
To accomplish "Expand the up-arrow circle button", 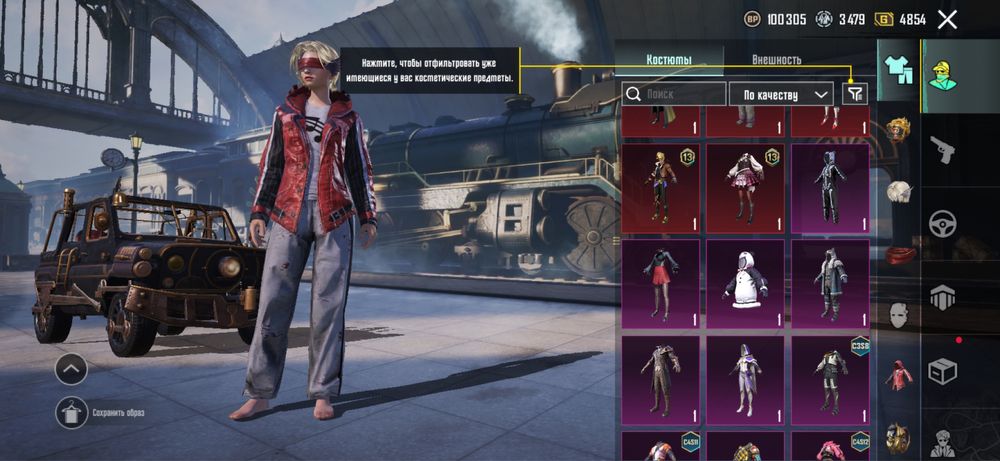I will click(x=70, y=370).
